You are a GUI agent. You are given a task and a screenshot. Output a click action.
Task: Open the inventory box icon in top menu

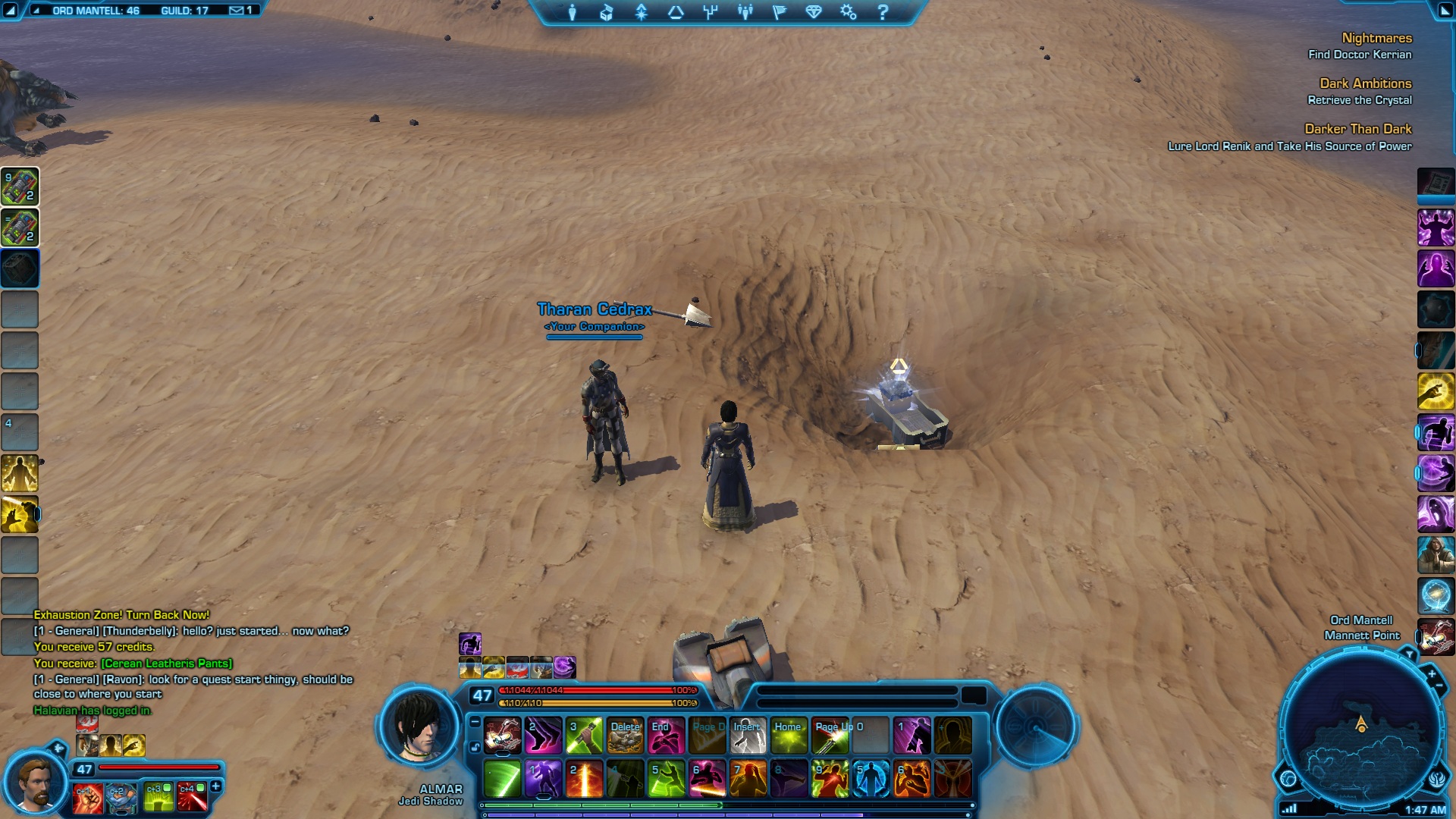(607, 12)
